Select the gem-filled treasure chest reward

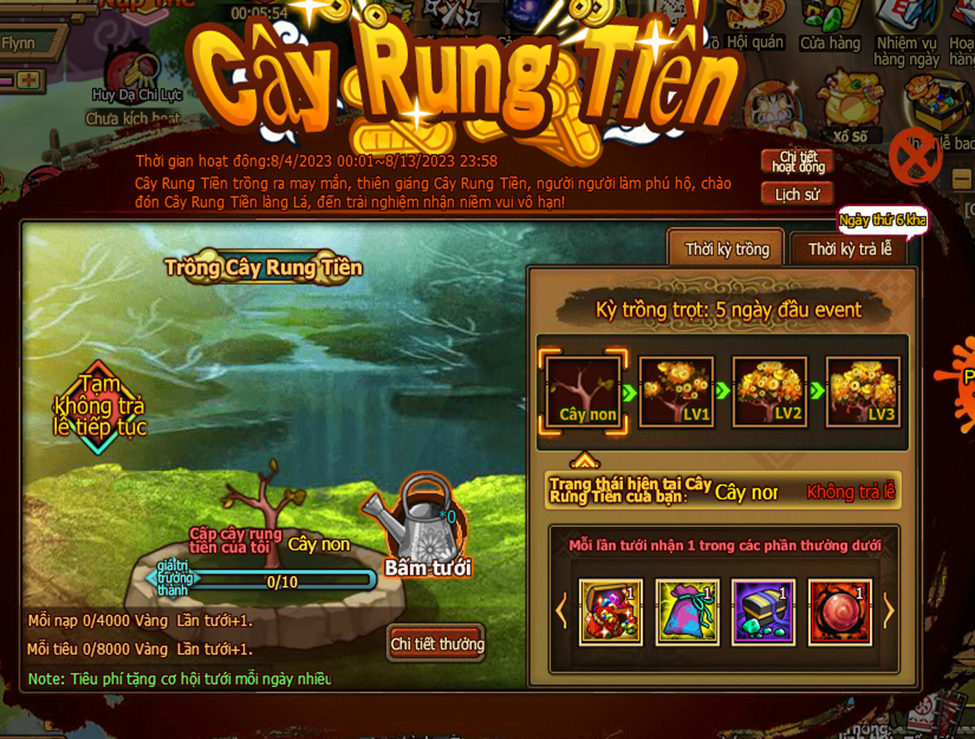[x=611, y=611]
